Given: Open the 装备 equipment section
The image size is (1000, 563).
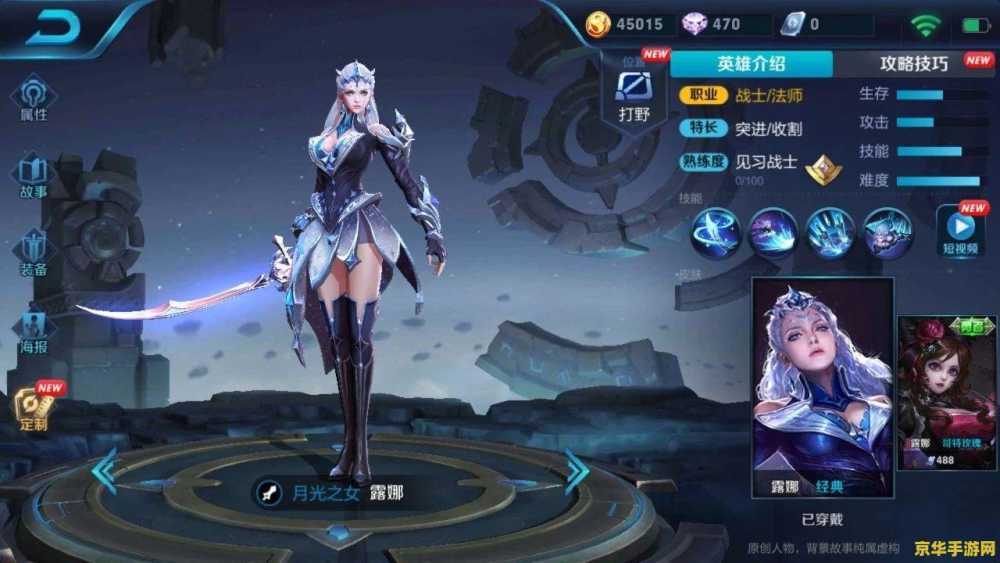Looking at the screenshot, I should (x=34, y=251).
